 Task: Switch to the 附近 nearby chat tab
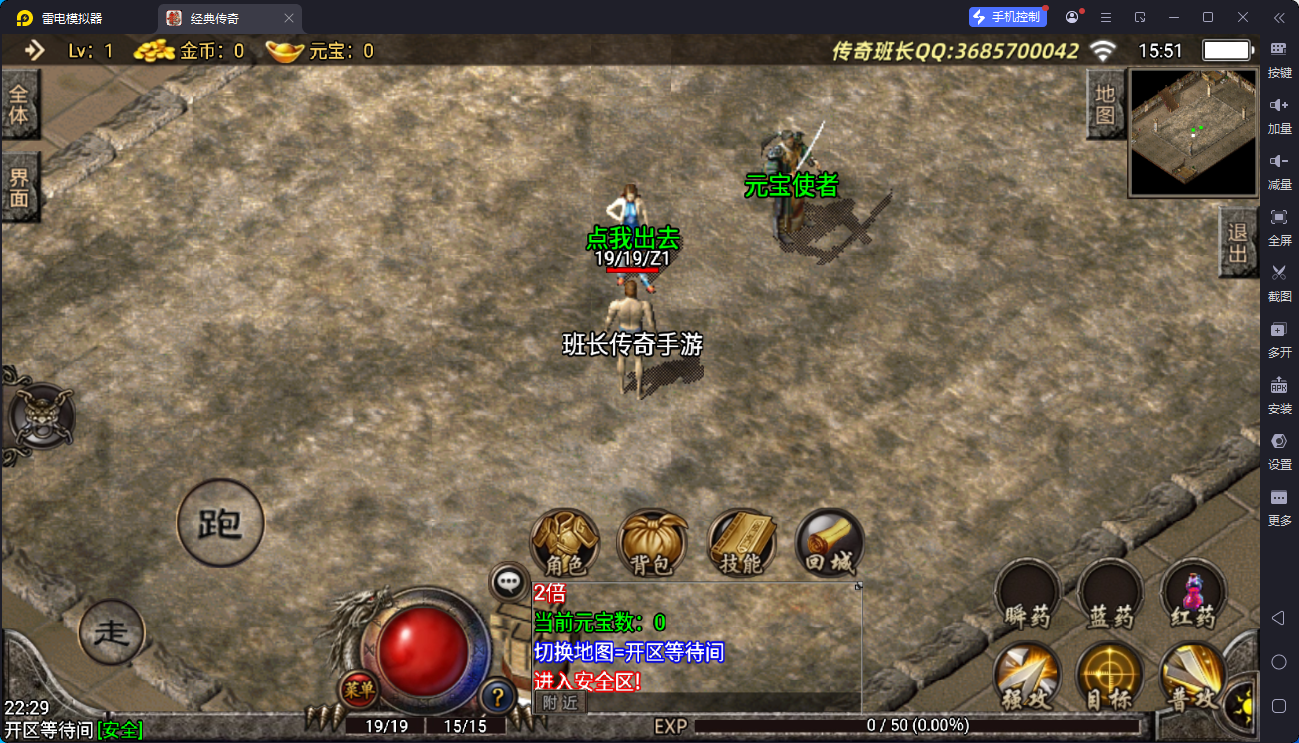(561, 702)
